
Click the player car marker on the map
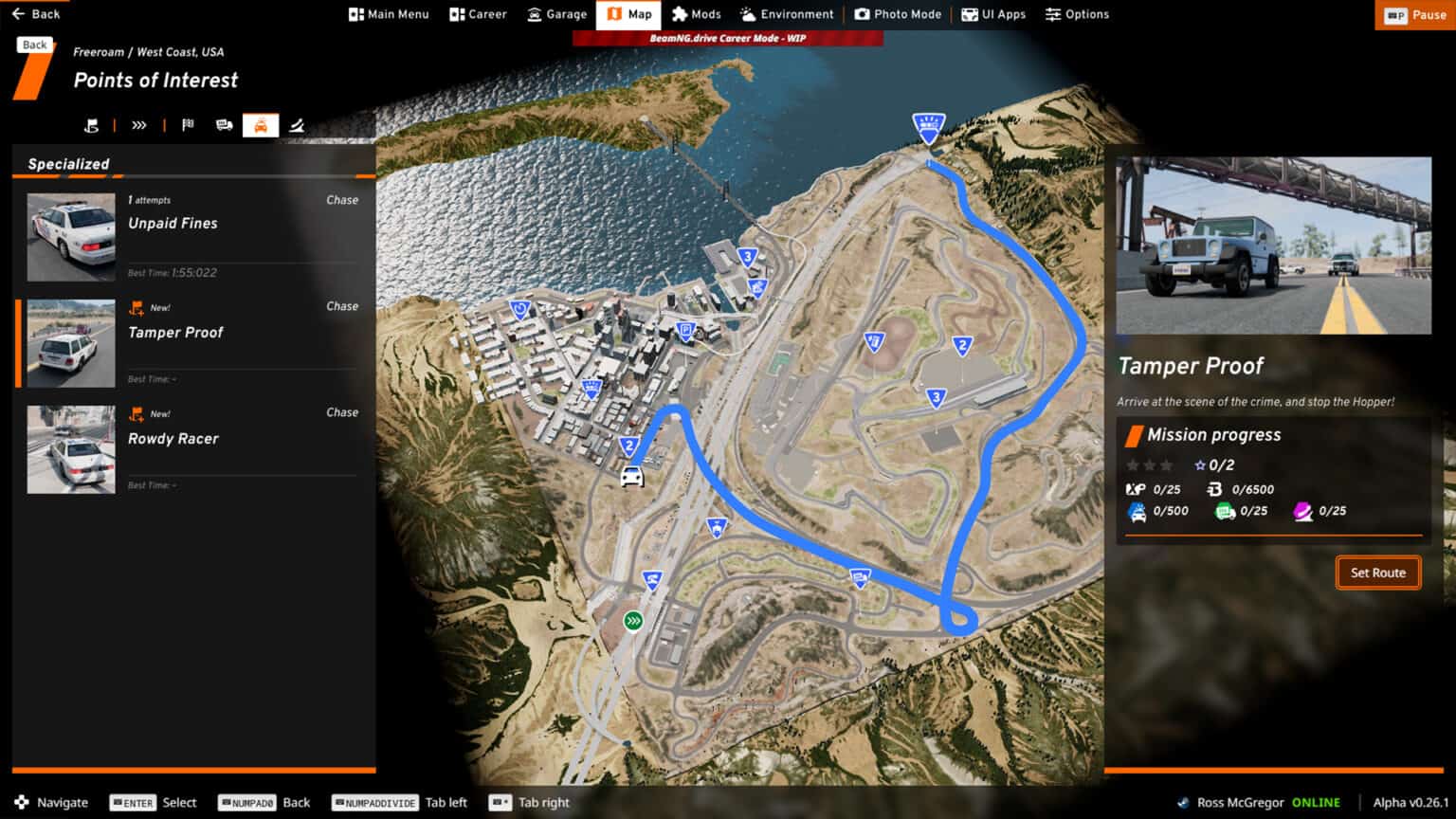[632, 477]
